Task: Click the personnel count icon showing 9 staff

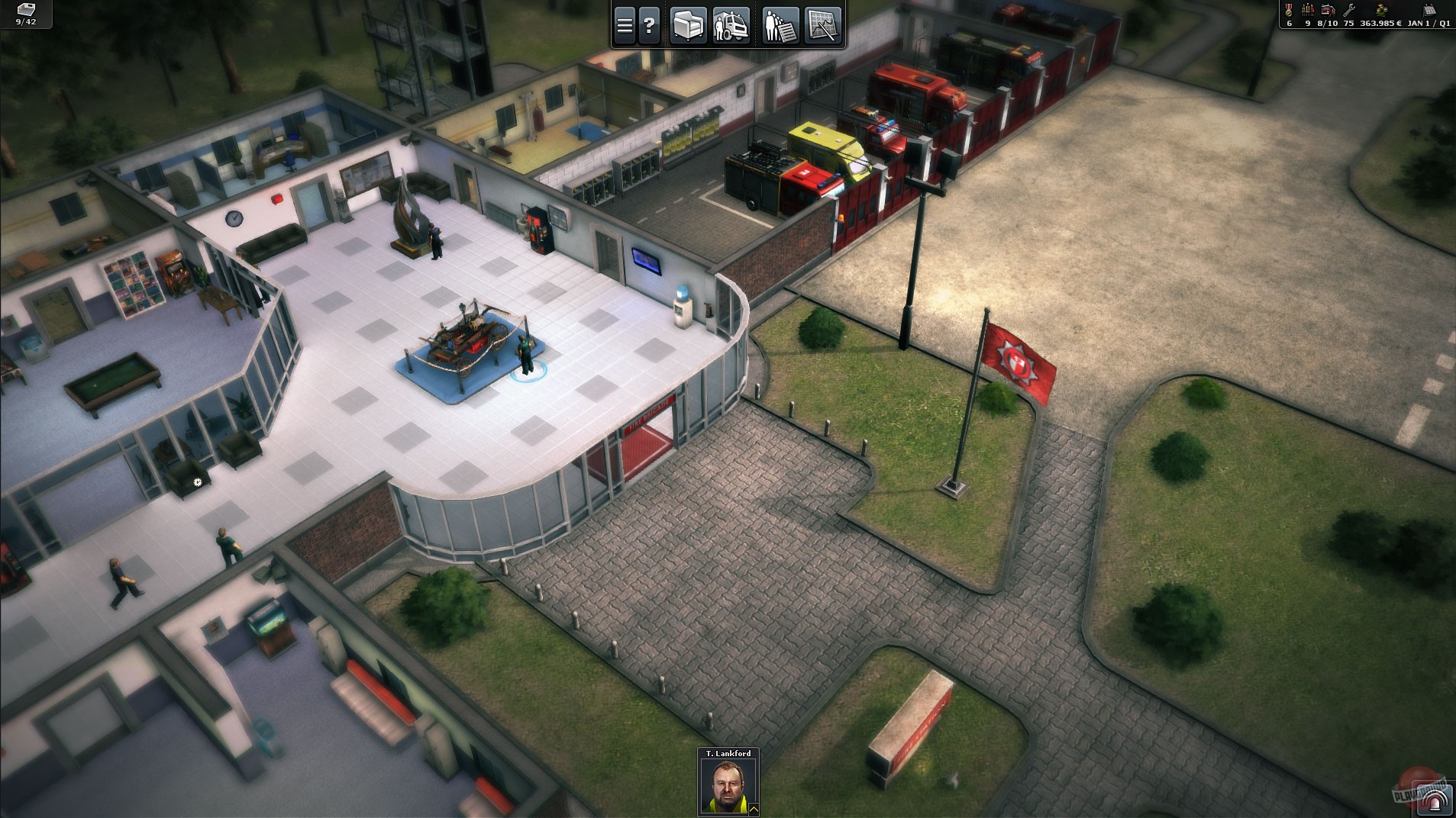Action: 1308,10
